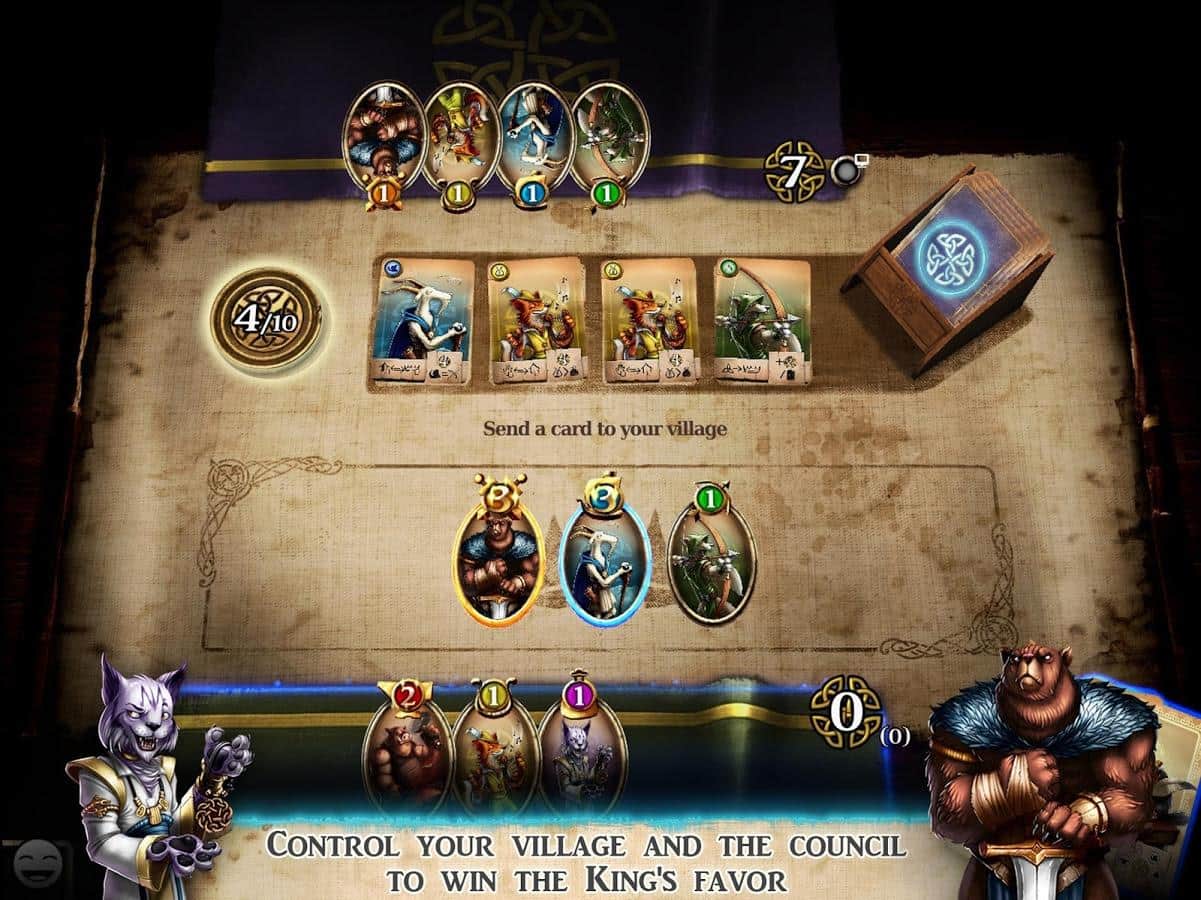Pick the blue-rimmed goat token numbered 3
This screenshot has width=1201, height=900.
[604, 559]
